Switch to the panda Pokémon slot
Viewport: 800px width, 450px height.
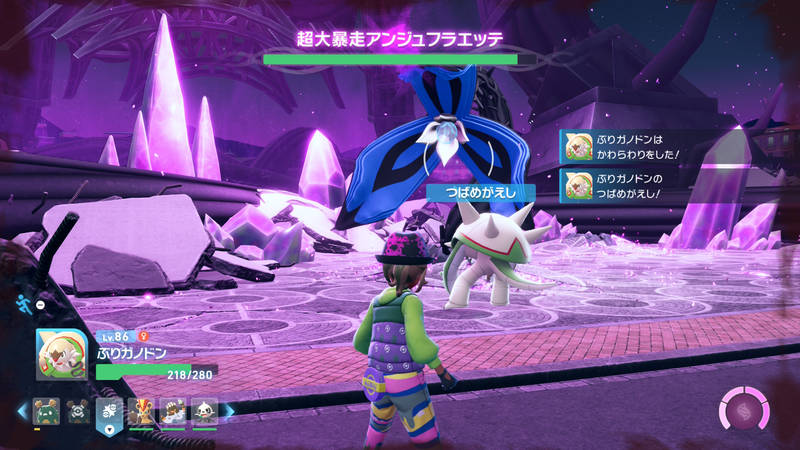(x=204, y=411)
